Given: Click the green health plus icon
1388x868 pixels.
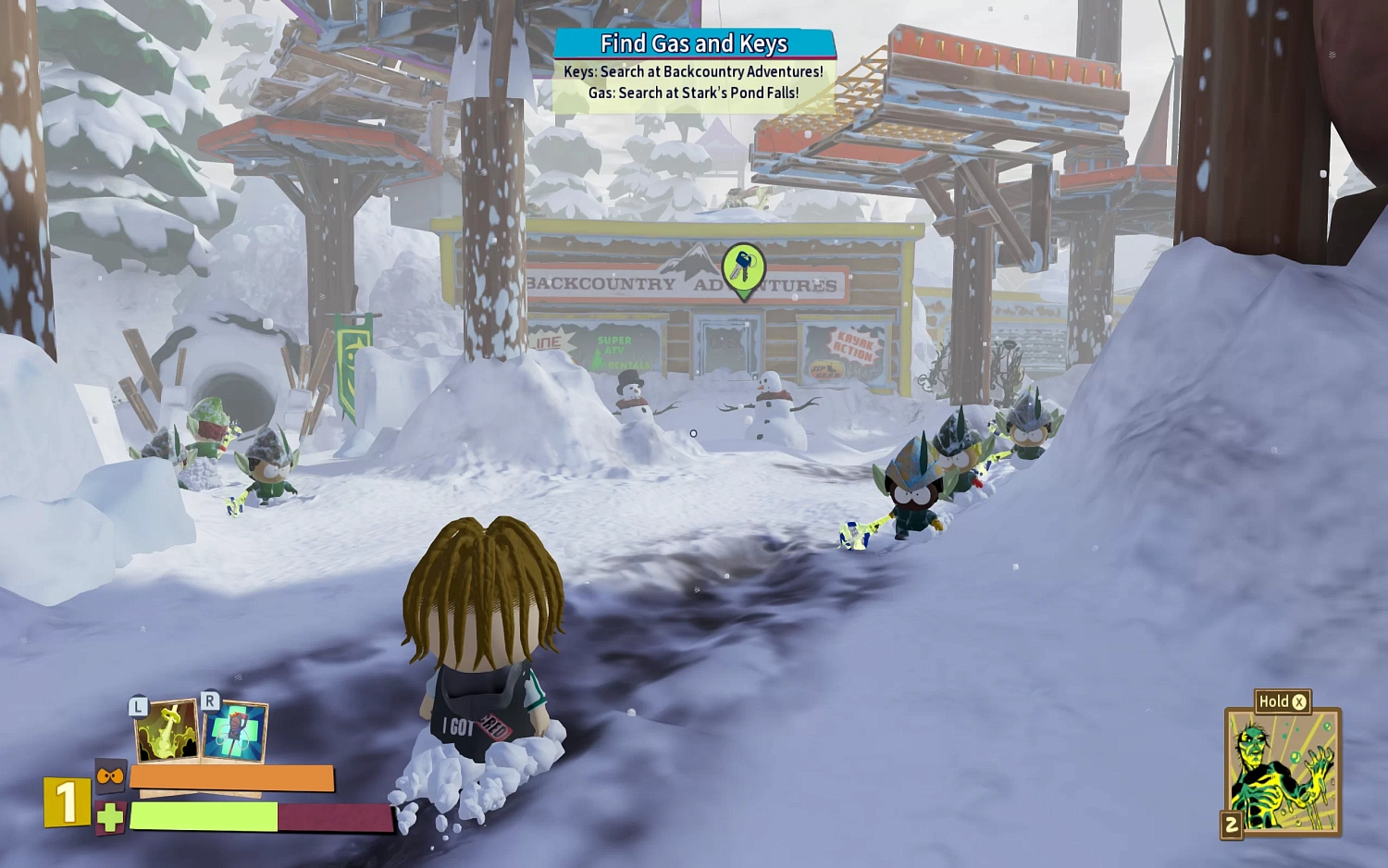Looking at the screenshot, I should pos(107,818).
